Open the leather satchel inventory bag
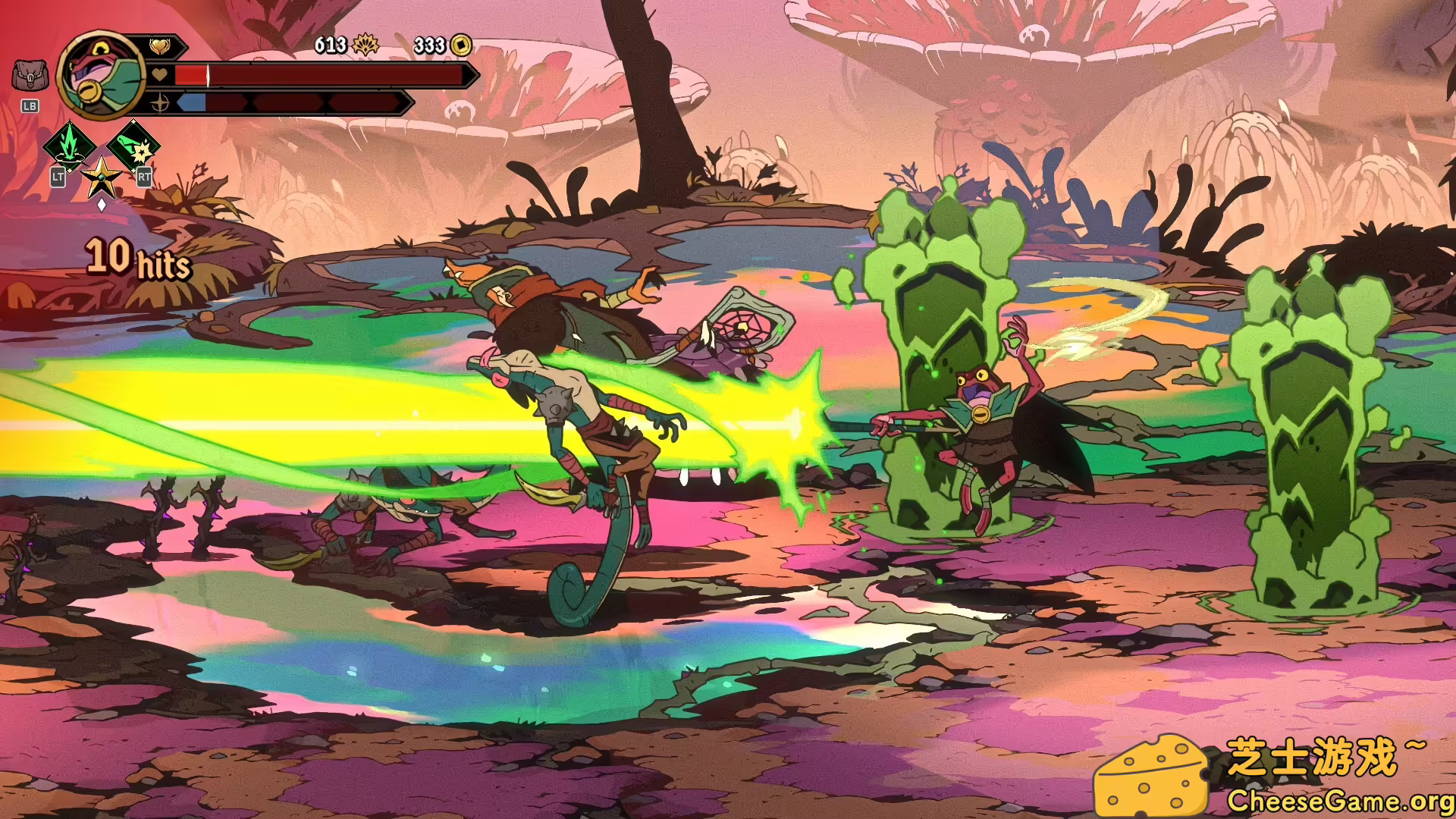This screenshot has width=1456, height=819. [30, 76]
